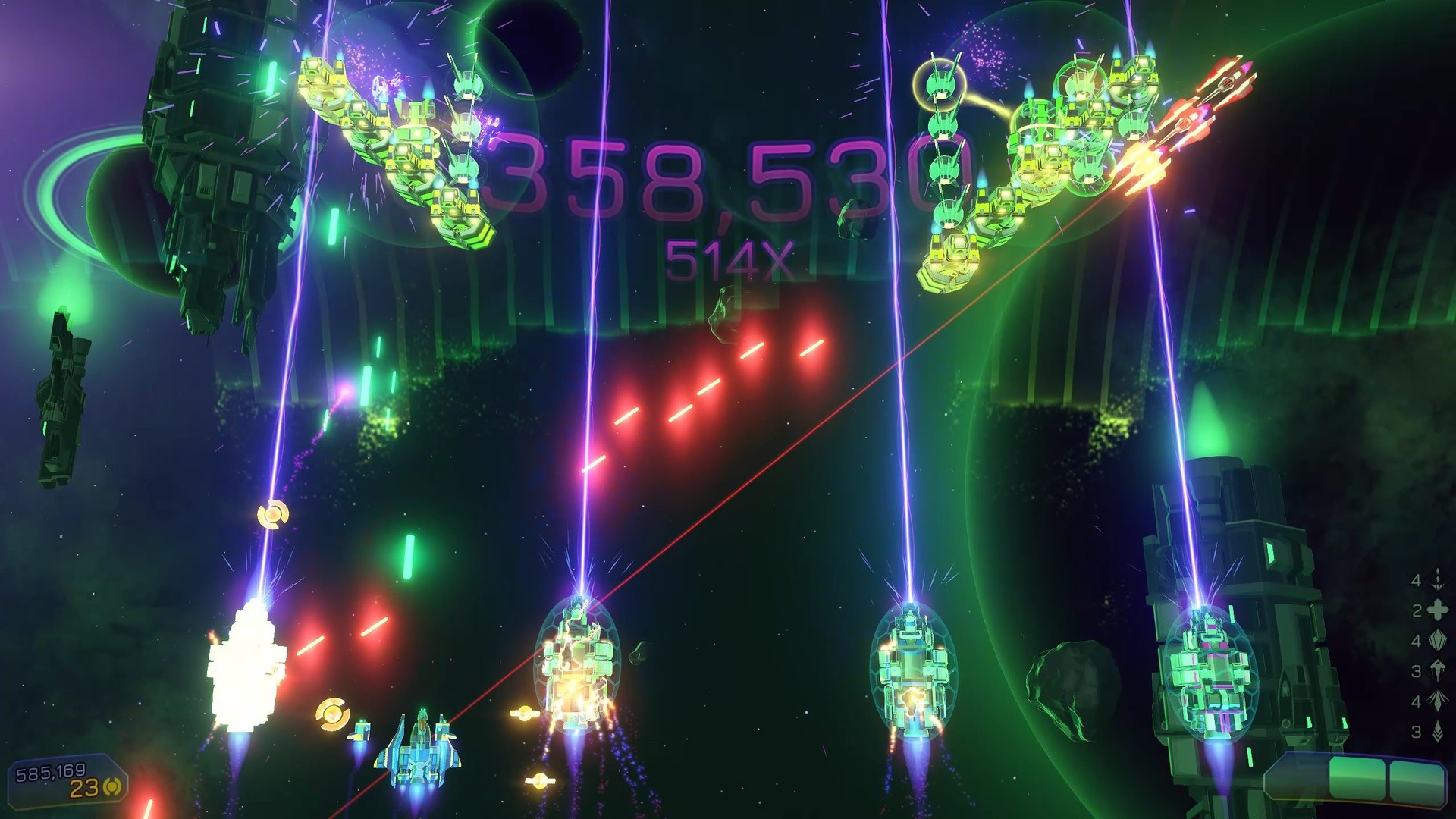Click the drone fighter icon labeled 3

pyautogui.click(x=1437, y=669)
